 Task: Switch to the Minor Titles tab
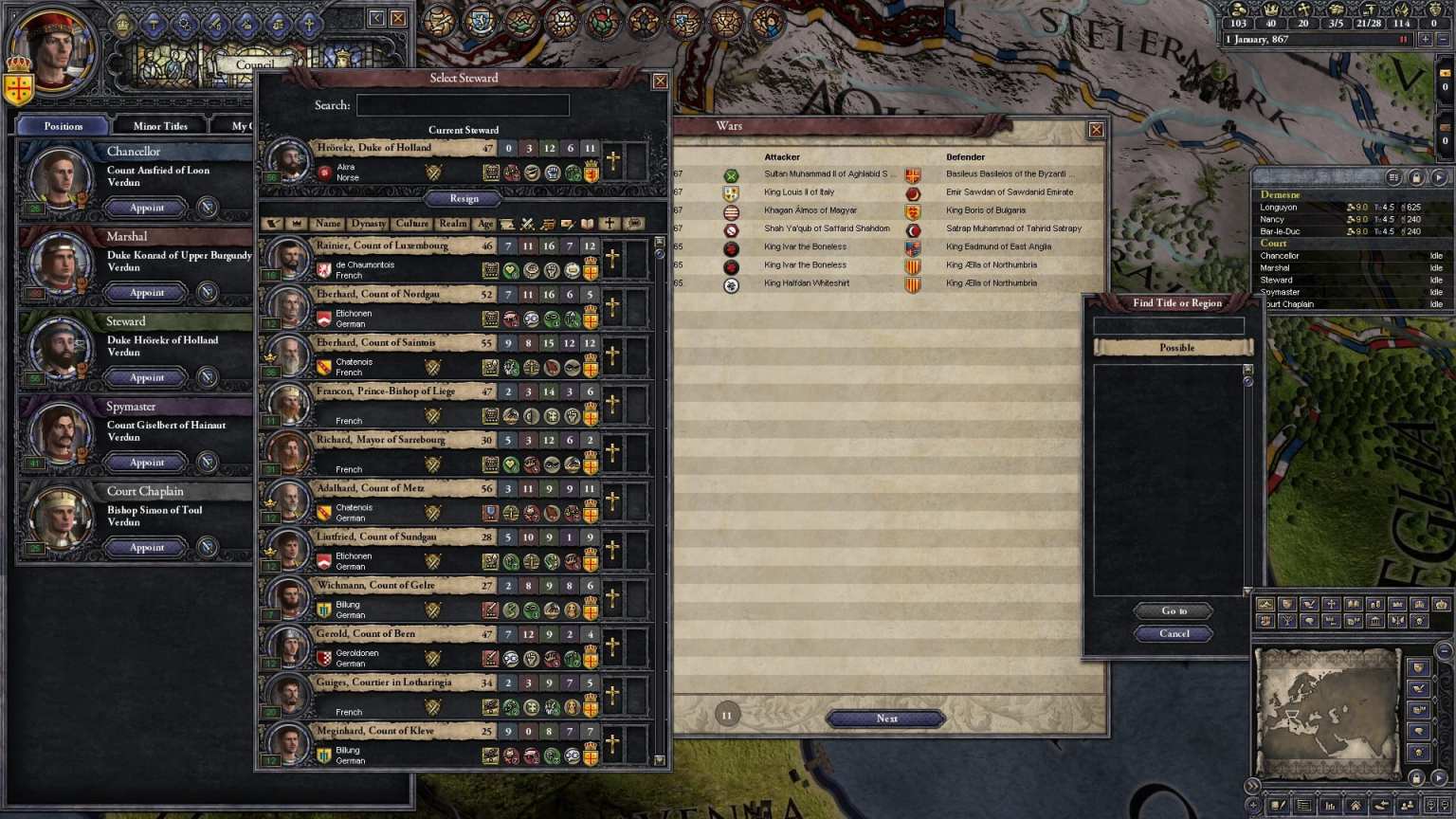coord(158,124)
